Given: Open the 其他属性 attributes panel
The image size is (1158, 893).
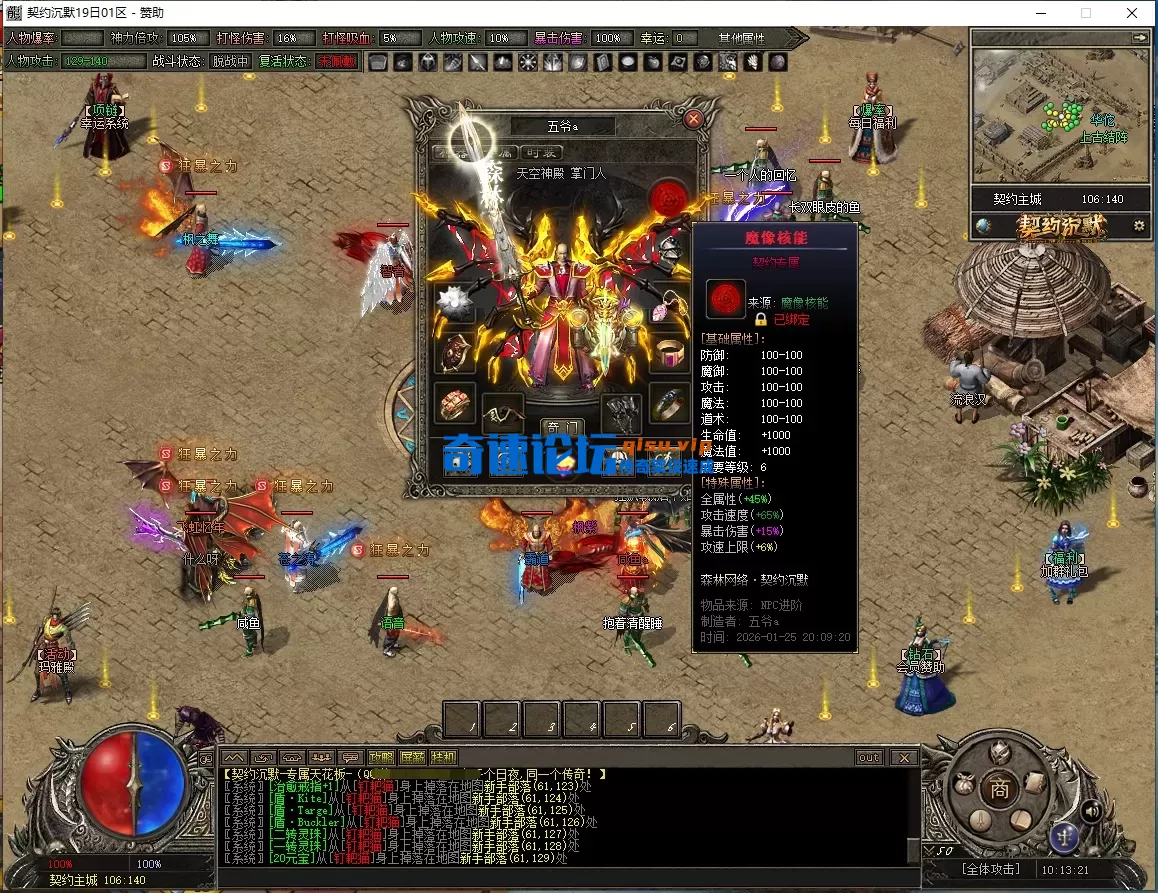Looking at the screenshot, I should 741,38.
